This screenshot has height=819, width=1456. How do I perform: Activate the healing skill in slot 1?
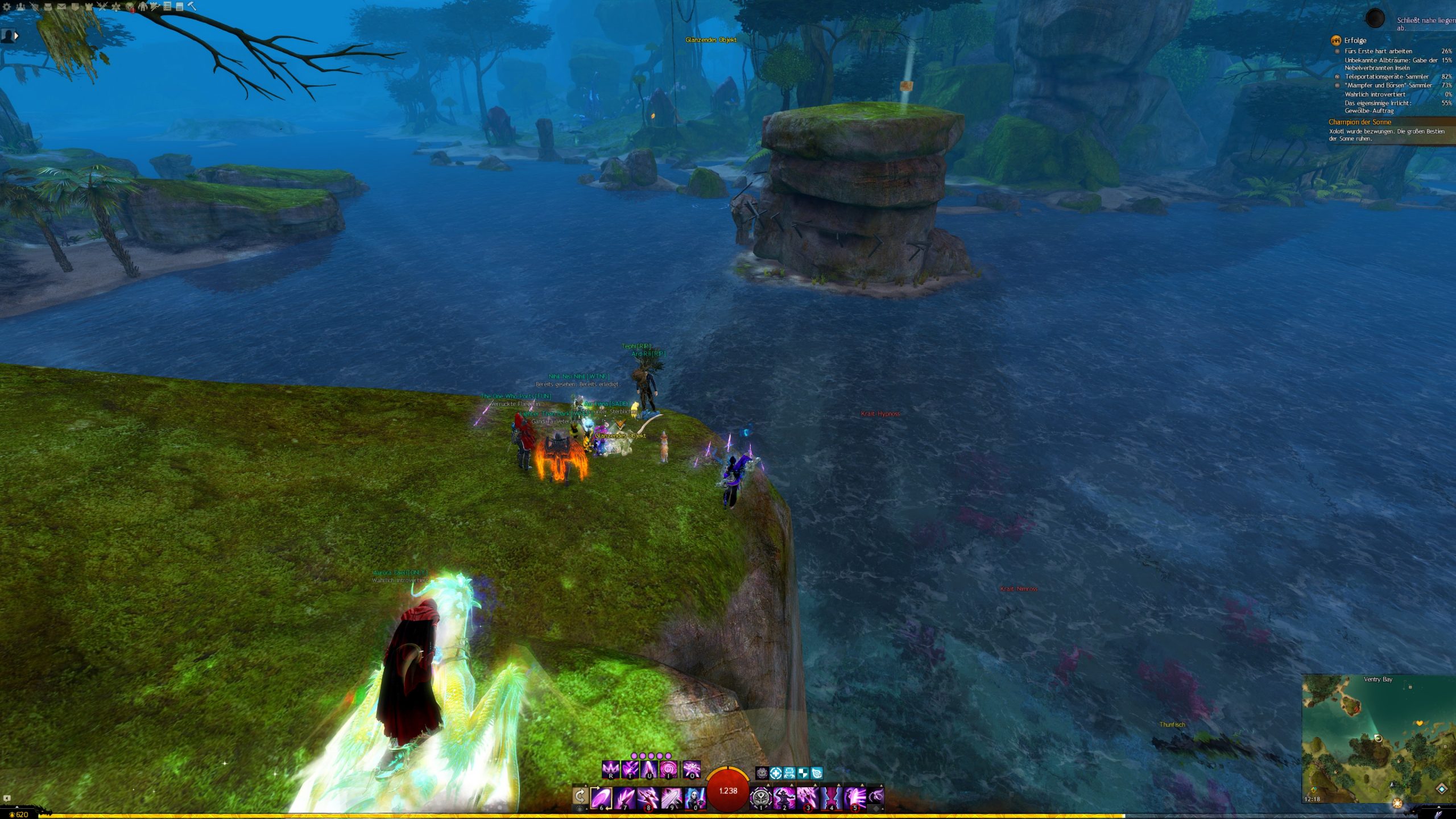761,797
